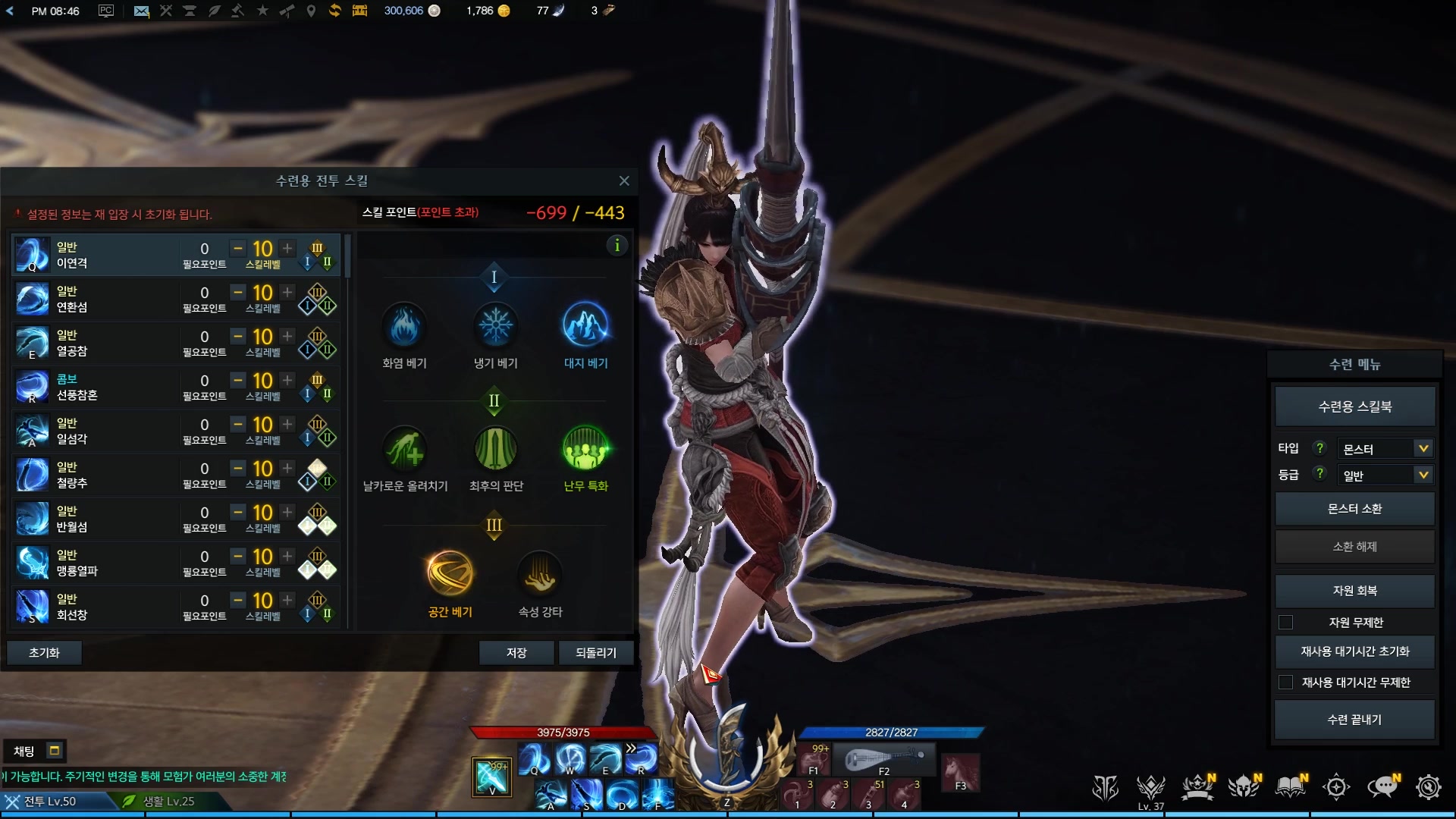Choose the 최후의 판단 tripod
This screenshot has width=1456, height=819.
(x=495, y=450)
